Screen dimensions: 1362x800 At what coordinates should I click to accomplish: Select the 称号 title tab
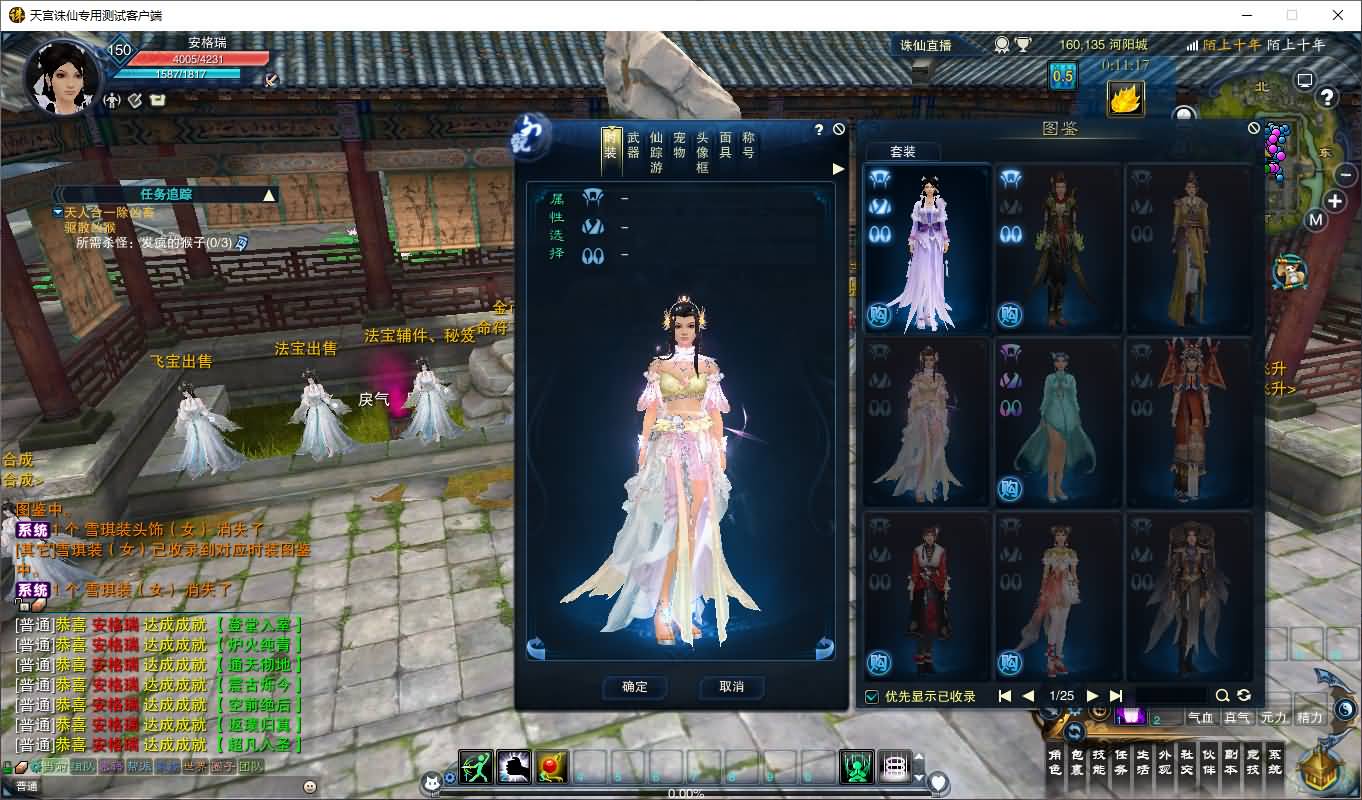[x=748, y=146]
